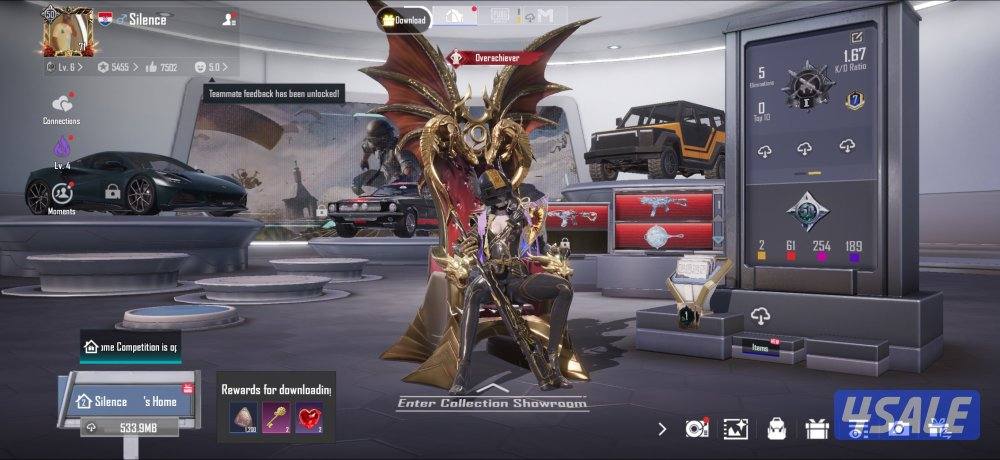Viewport: 1000px width, 460px height.
Task: Switch to the home tab at top
Action: coord(456,17)
